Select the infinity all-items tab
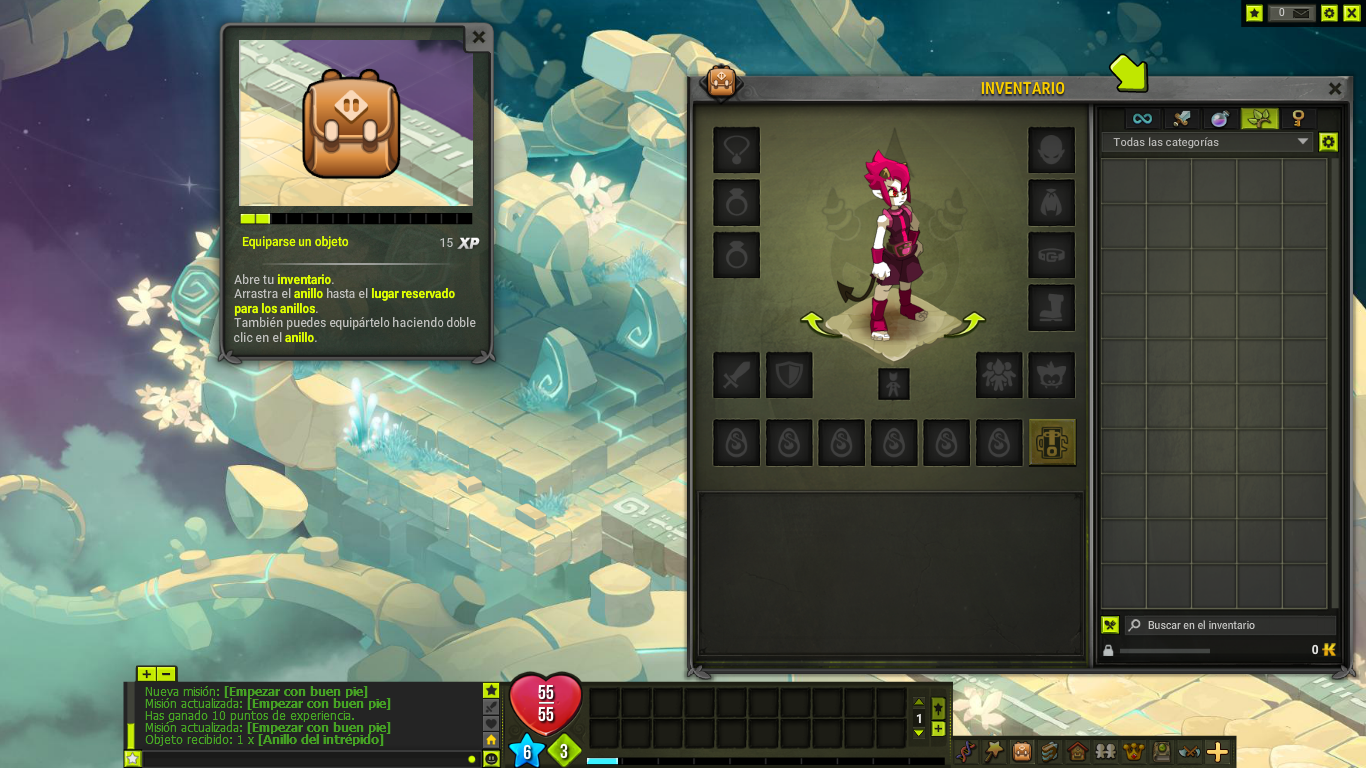This screenshot has width=1366, height=768. point(1142,119)
